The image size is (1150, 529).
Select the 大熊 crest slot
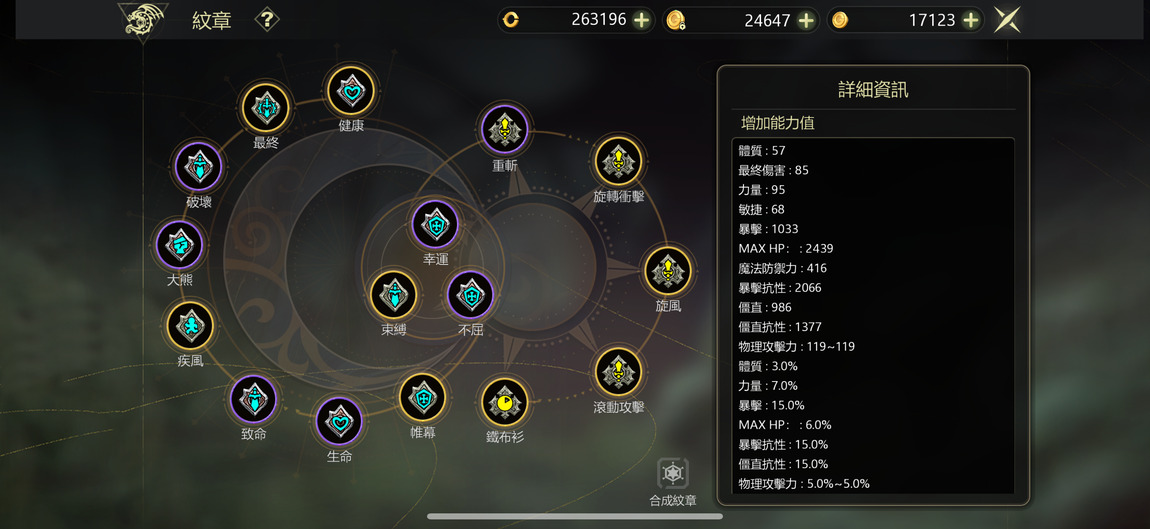(x=180, y=244)
